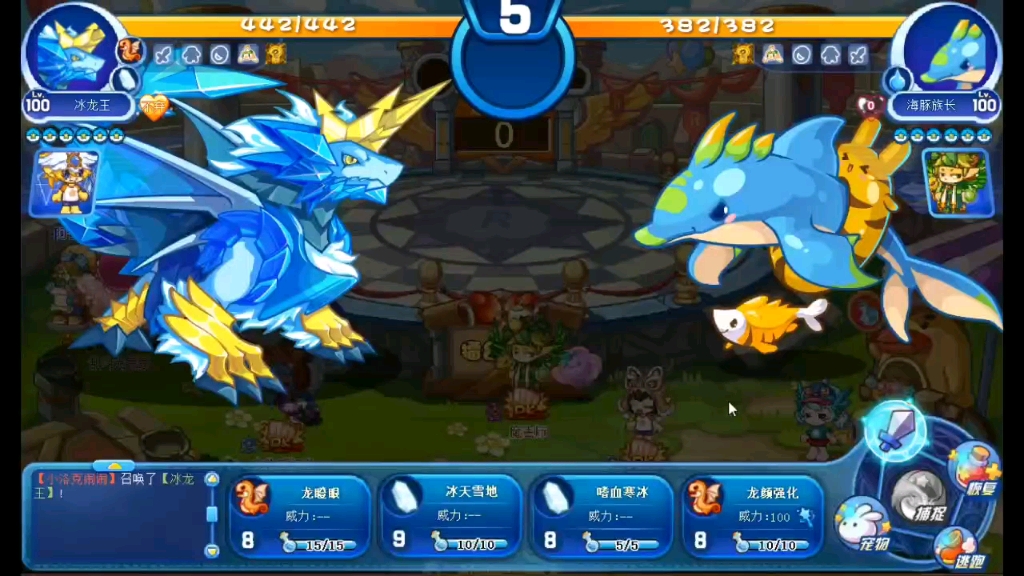1024x576 pixels.
Task: Activate the 龙鳞强化 skill
Action: 753,515
